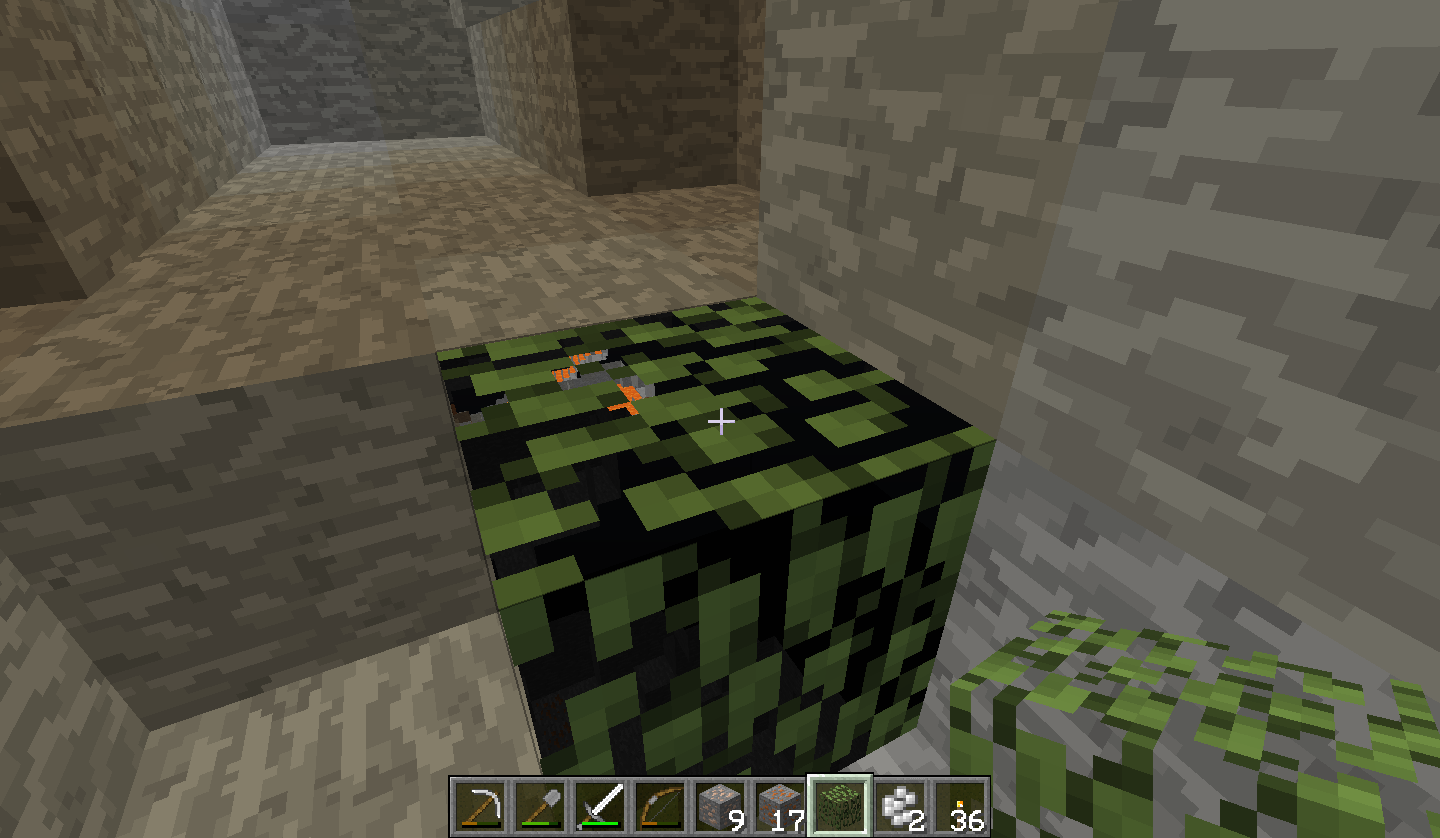Choose the iron sword in the hotbar
The height and width of the screenshot is (838, 1440).
(600, 806)
